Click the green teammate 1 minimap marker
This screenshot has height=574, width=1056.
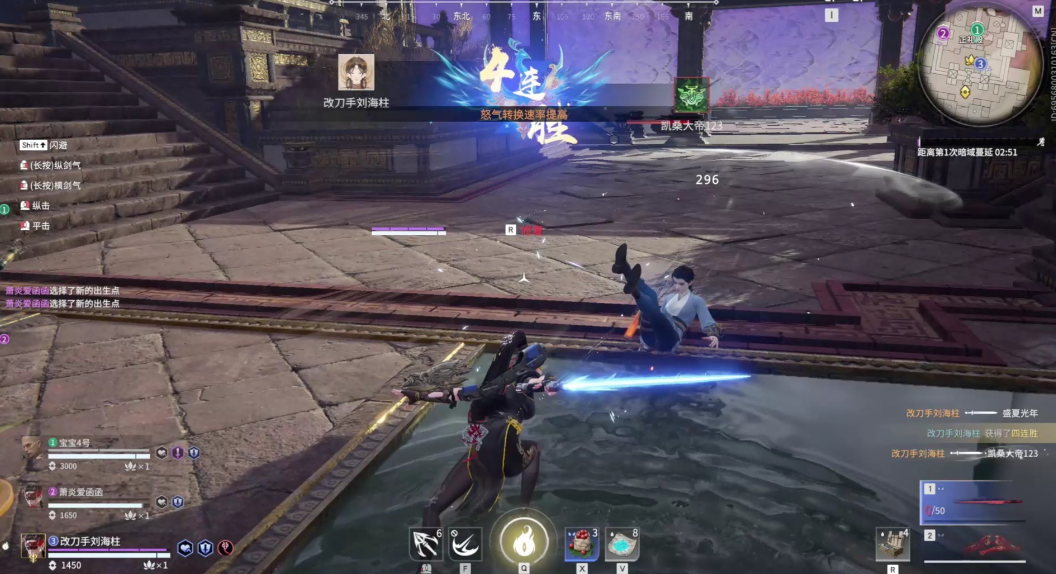click(x=977, y=30)
